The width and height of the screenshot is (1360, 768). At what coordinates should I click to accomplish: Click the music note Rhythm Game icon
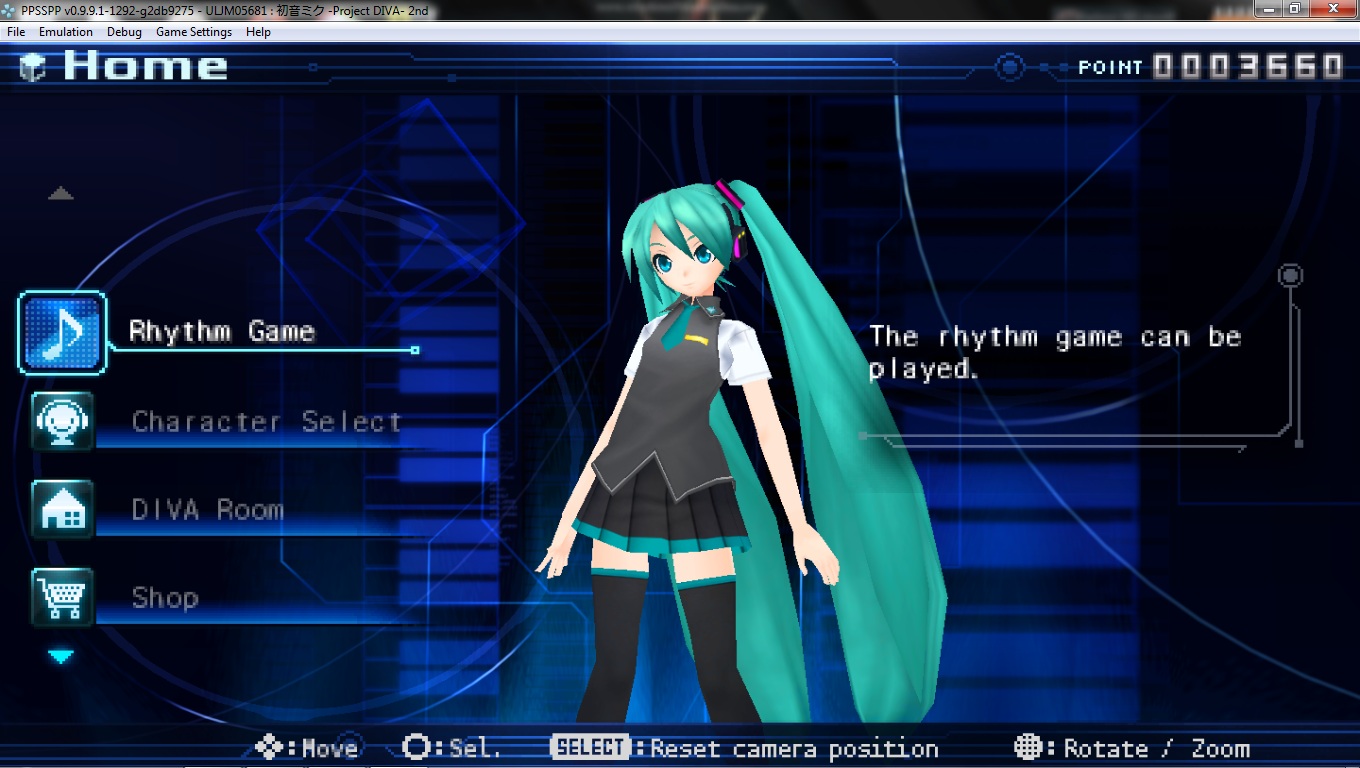click(x=62, y=333)
